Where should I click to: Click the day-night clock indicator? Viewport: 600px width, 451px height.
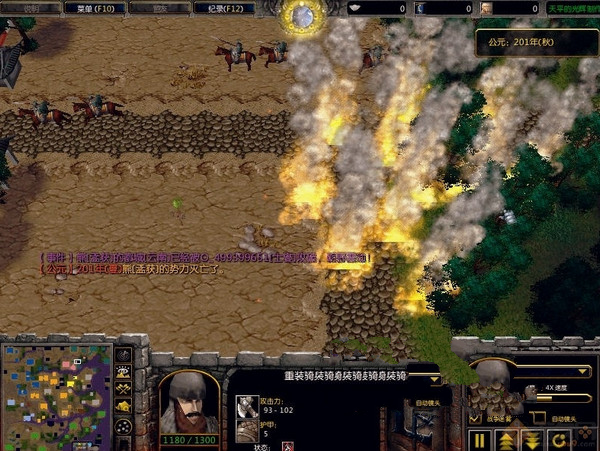299,14
